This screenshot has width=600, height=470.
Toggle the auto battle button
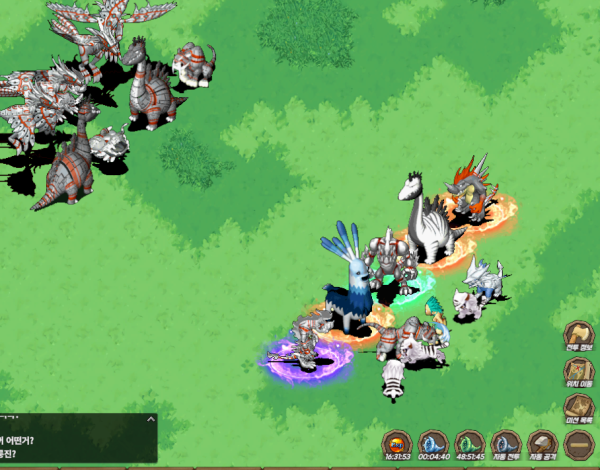coord(505,442)
